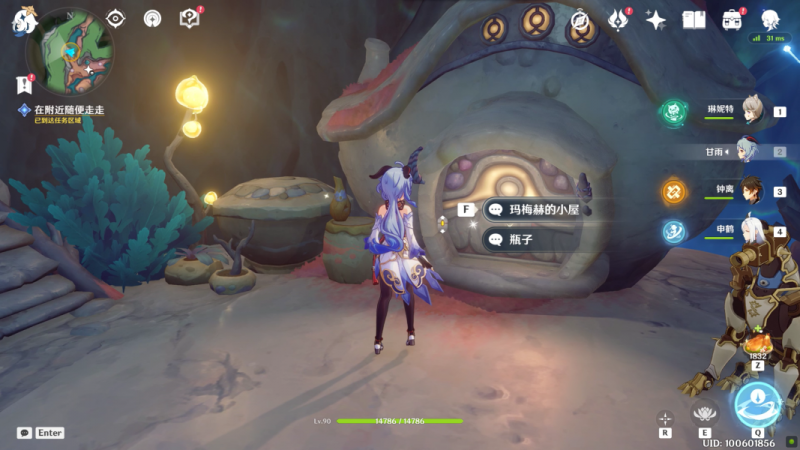Open the adventurer handbook book icon

[694, 19]
